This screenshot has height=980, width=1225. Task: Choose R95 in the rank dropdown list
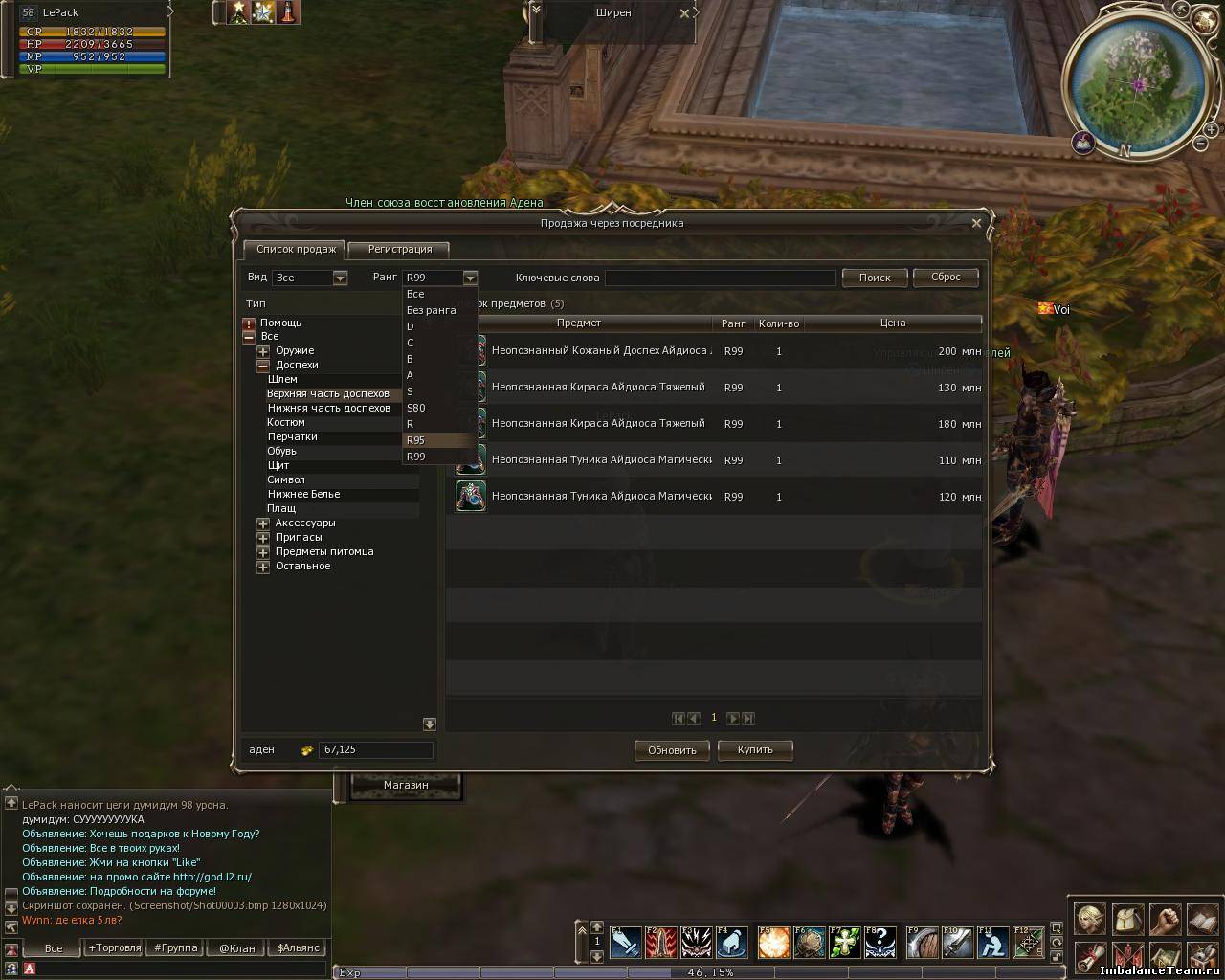[x=415, y=440]
